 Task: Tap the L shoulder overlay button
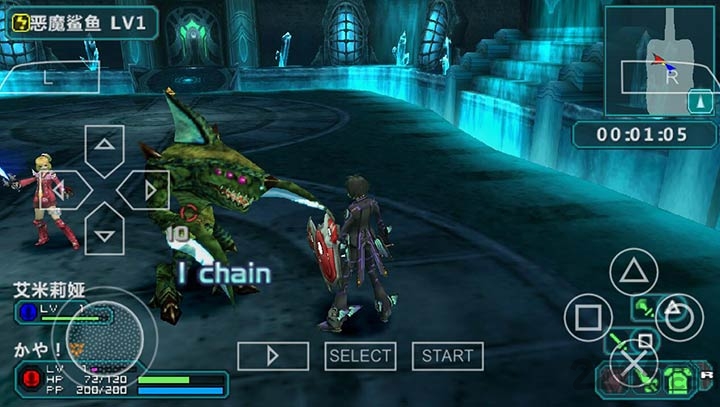click(48, 76)
